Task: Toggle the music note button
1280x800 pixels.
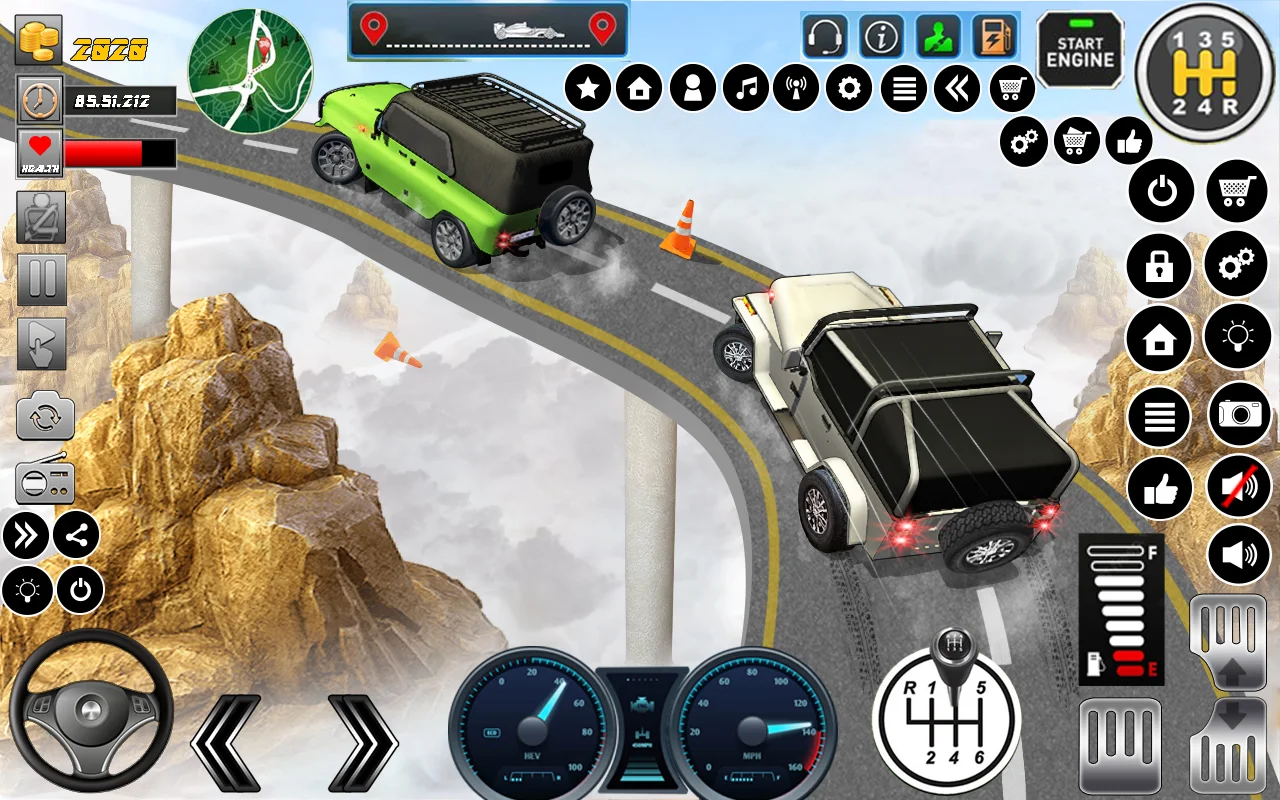Action: (x=745, y=89)
